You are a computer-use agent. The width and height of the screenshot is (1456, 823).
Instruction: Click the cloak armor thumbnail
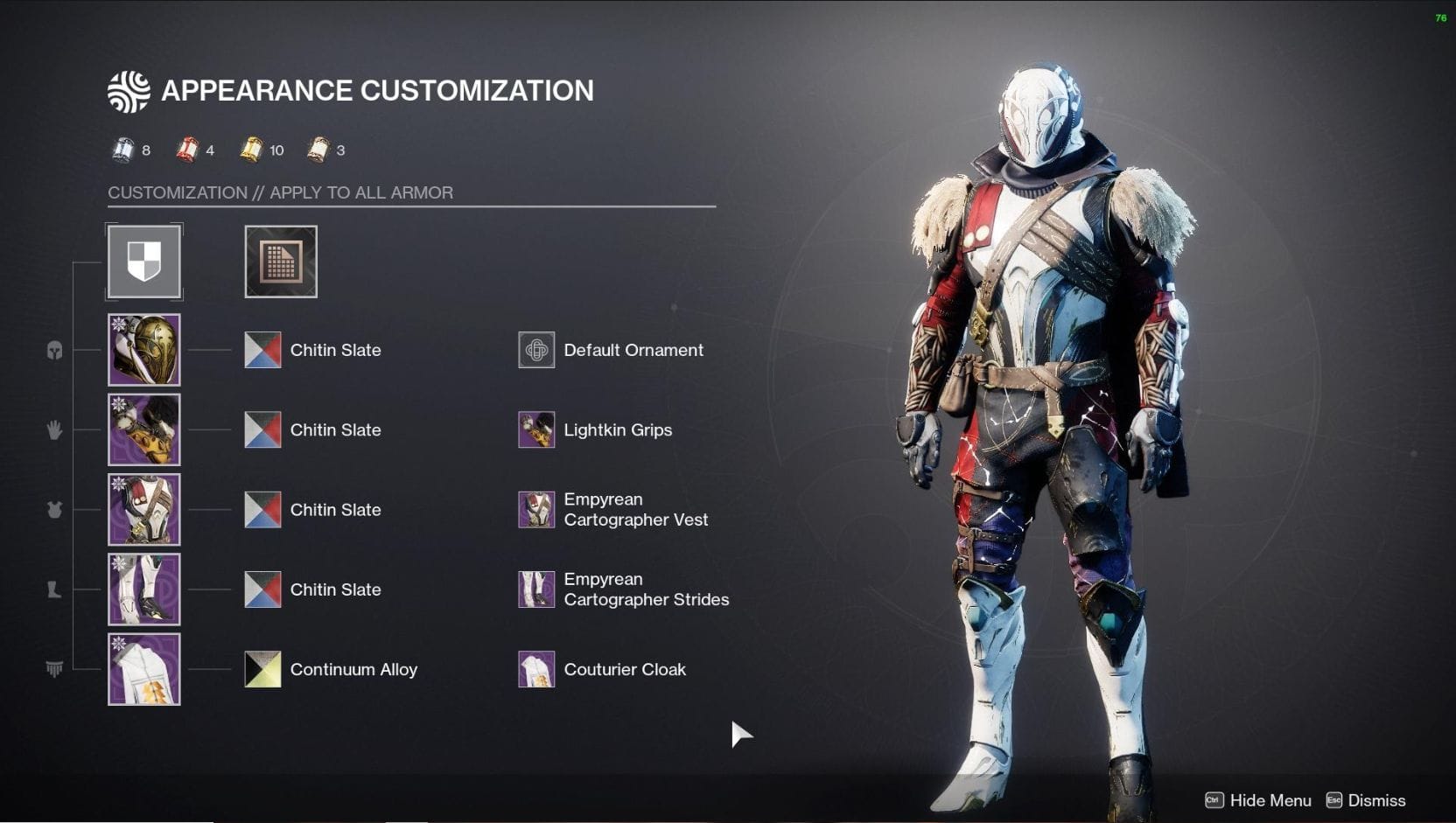[143, 668]
